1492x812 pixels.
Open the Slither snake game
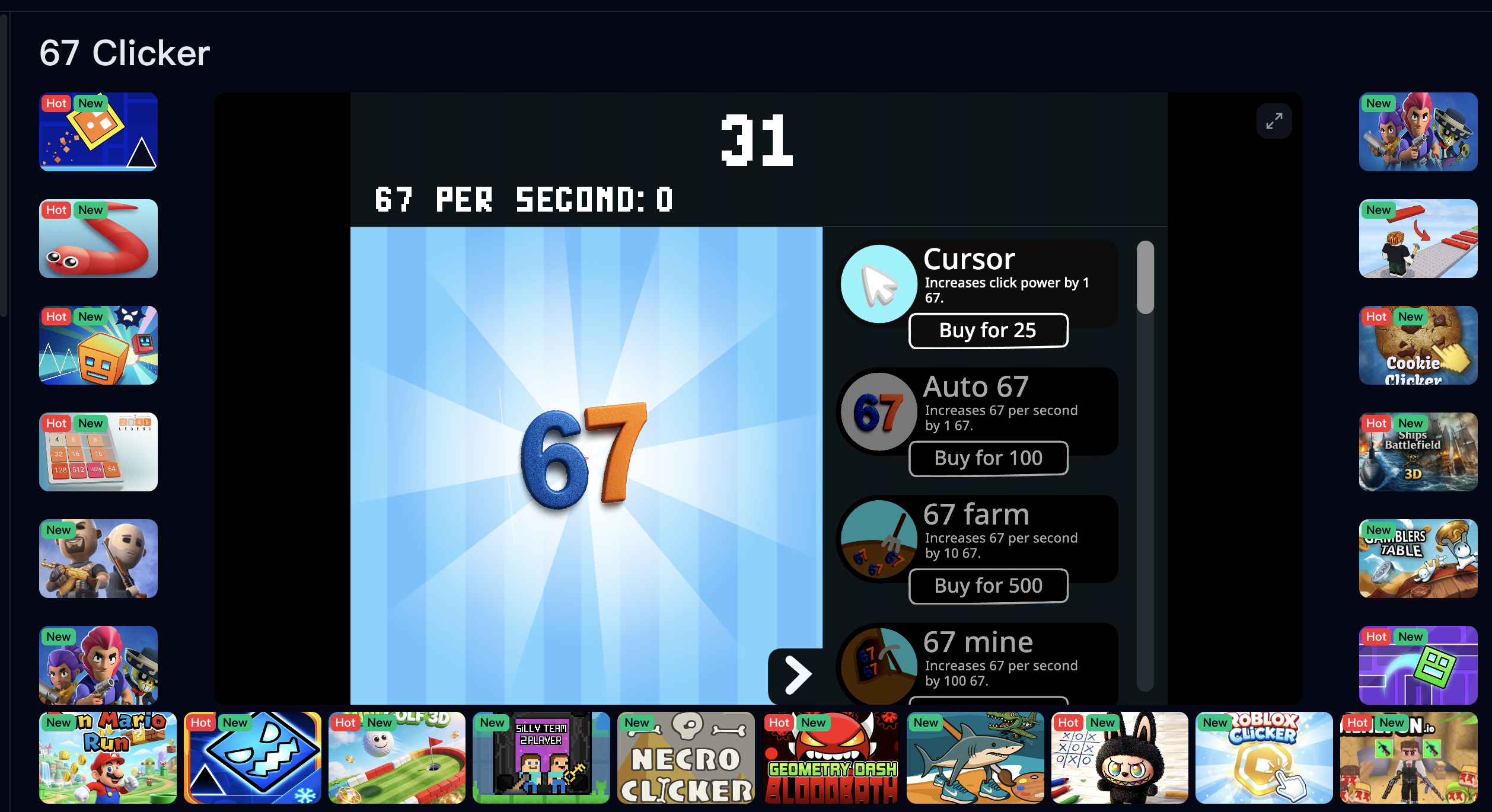[98, 239]
